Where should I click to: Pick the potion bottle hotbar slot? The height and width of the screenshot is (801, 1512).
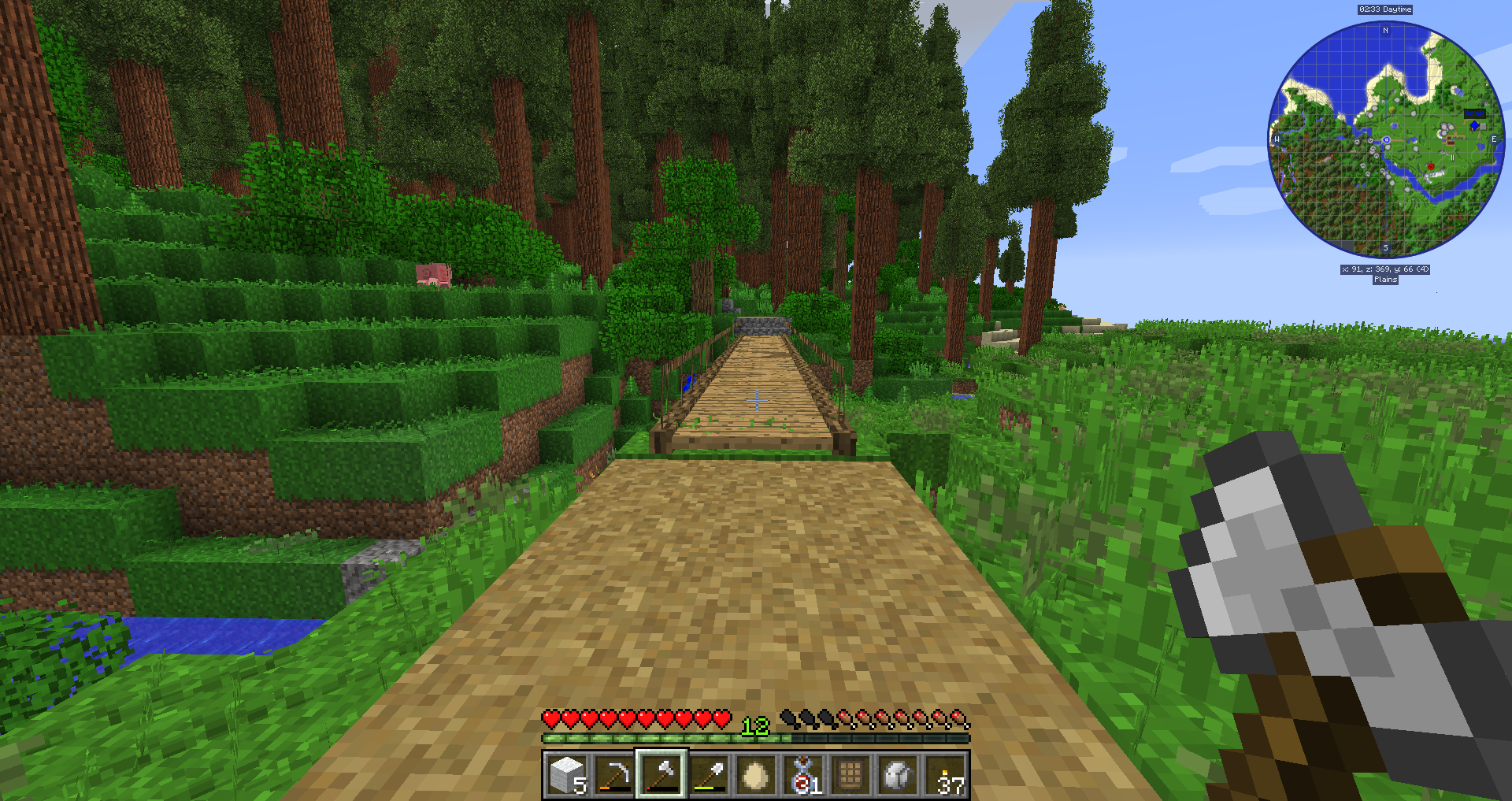803,775
